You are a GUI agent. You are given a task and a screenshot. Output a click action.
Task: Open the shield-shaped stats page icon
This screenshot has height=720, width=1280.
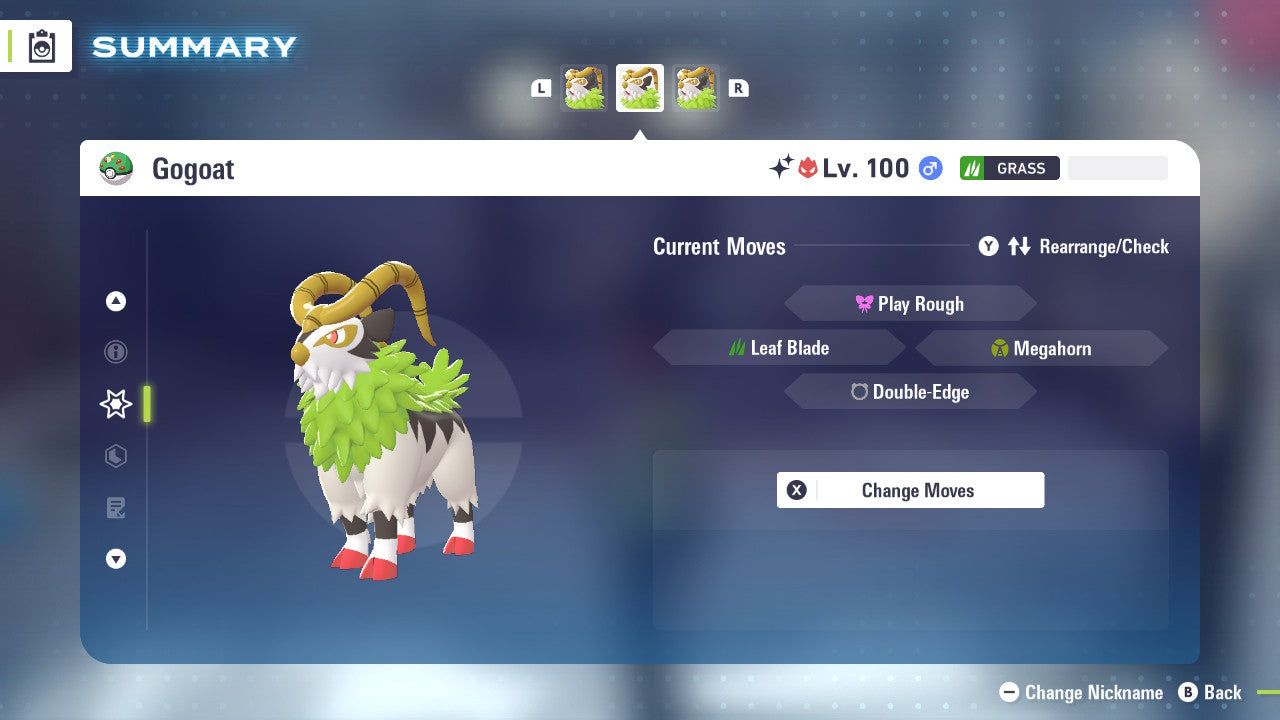pos(116,456)
